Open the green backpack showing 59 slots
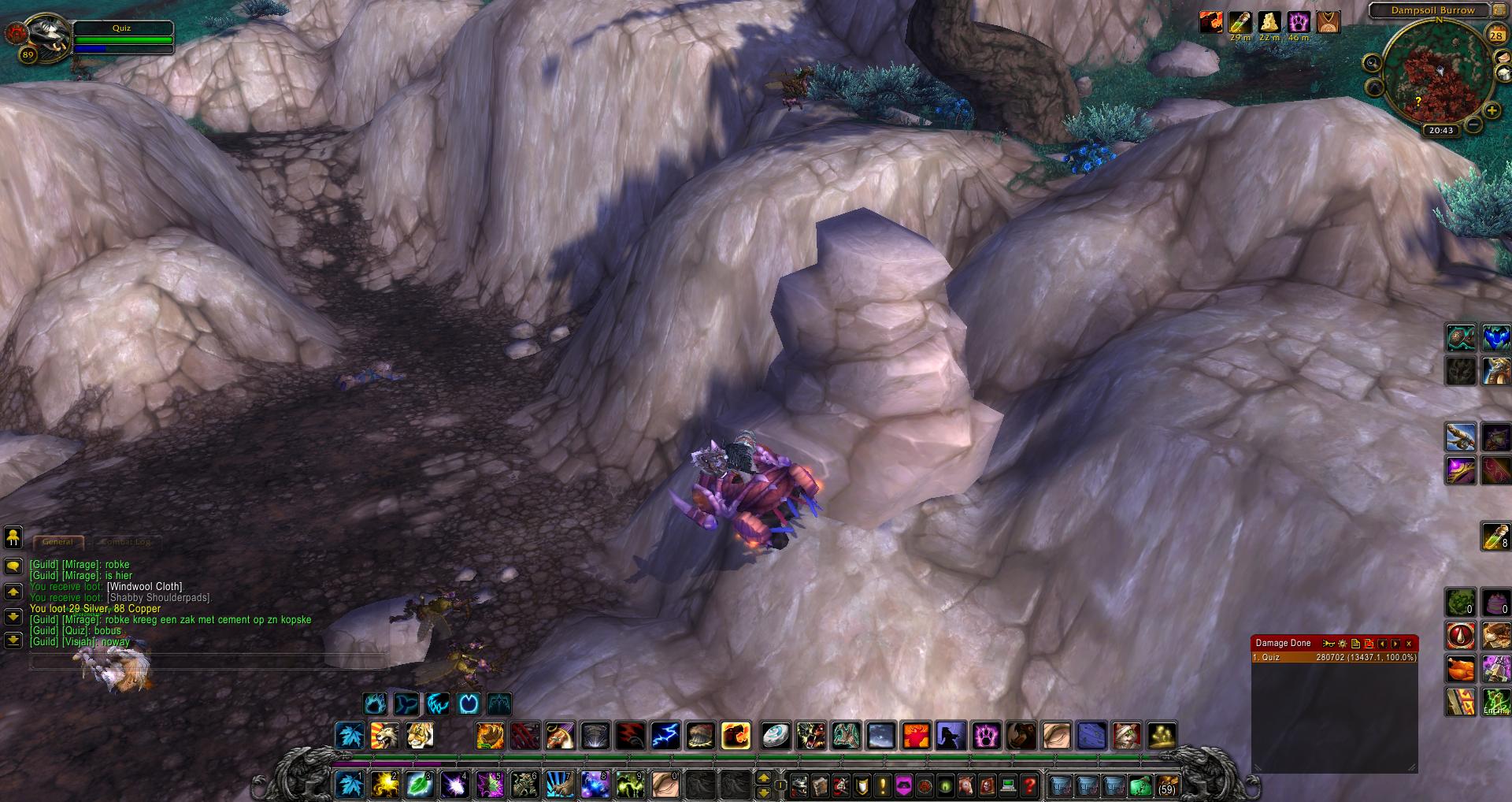The width and height of the screenshot is (1512, 802). pyautogui.click(x=1166, y=785)
